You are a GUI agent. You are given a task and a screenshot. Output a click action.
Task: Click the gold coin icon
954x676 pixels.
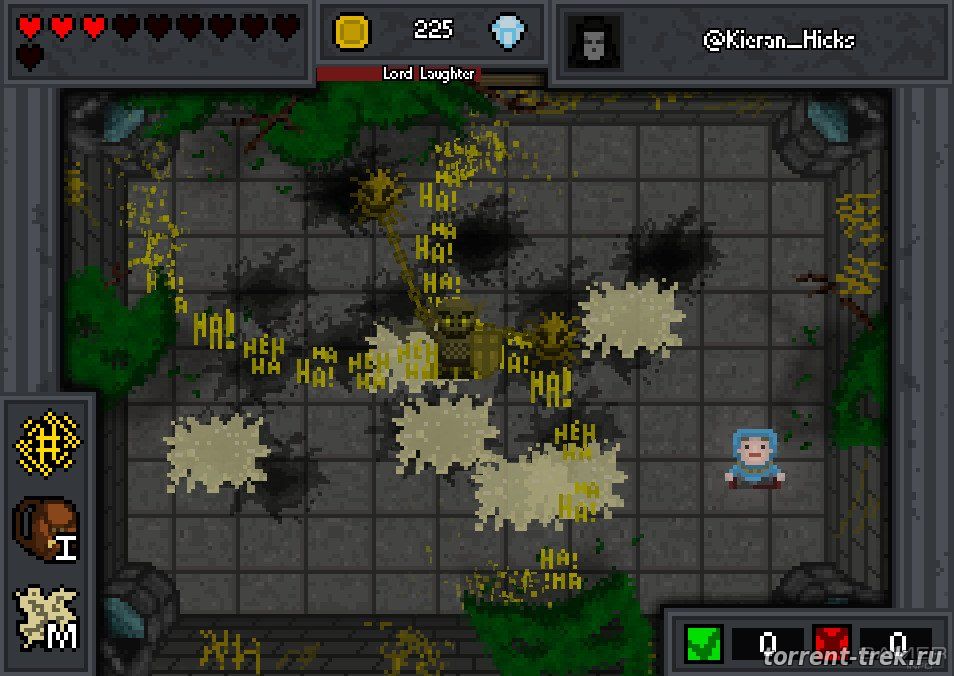pyautogui.click(x=353, y=32)
